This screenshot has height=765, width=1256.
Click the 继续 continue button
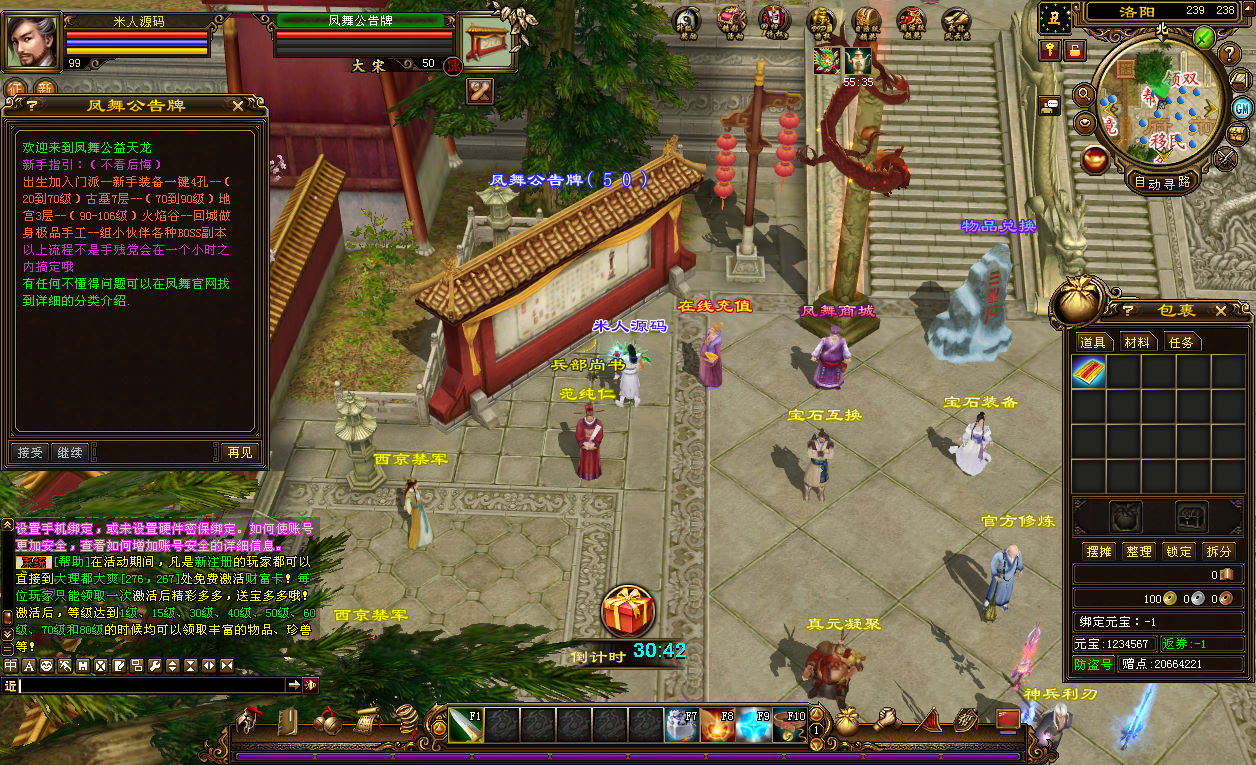tap(69, 452)
